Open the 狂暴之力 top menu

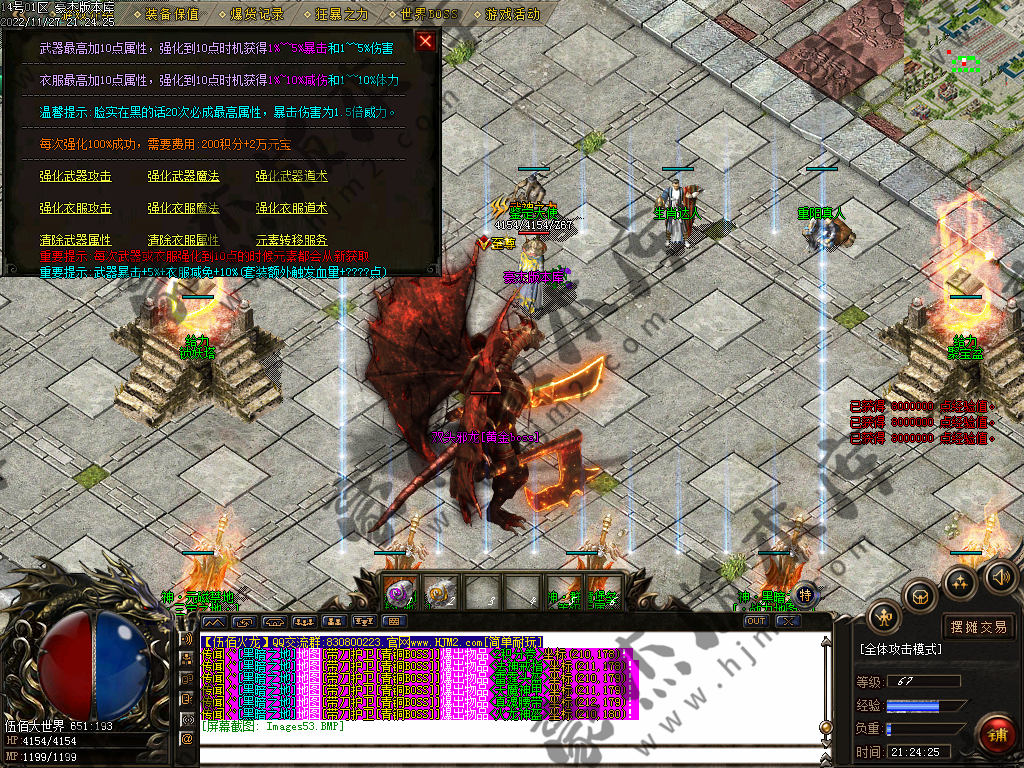[x=342, y=14]
